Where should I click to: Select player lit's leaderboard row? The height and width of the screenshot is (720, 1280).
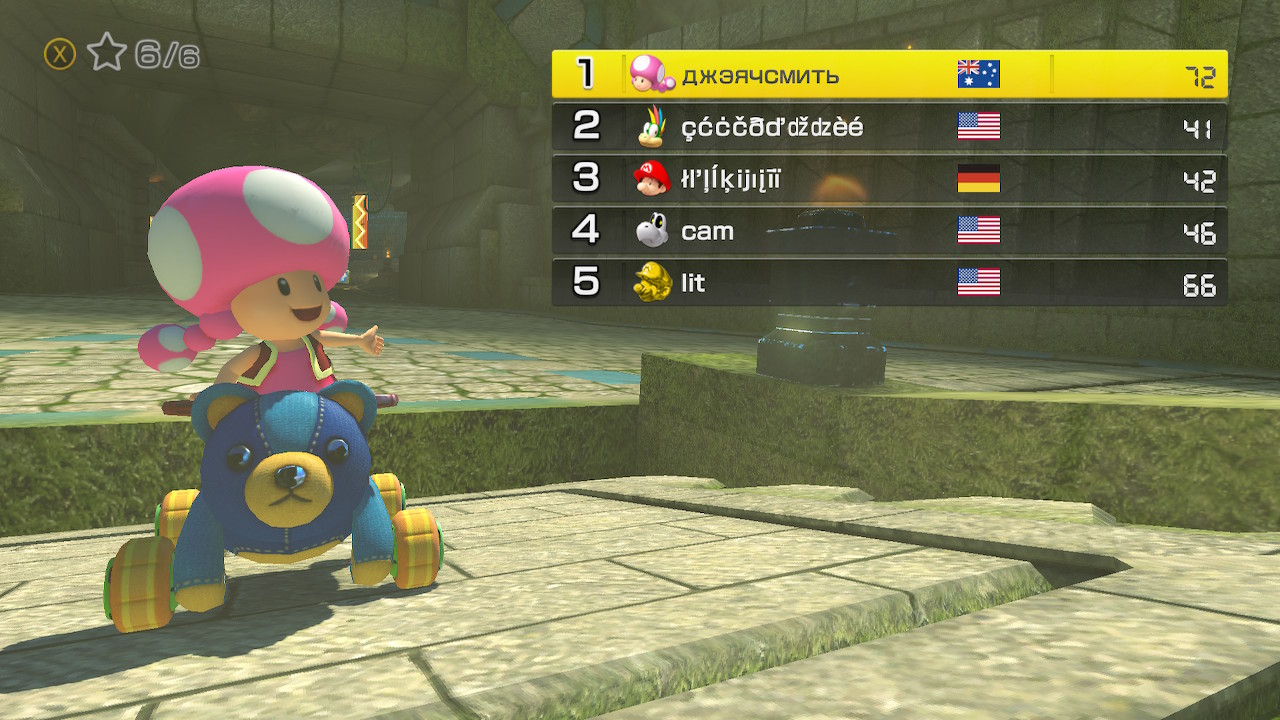click(x=889, y=283)
